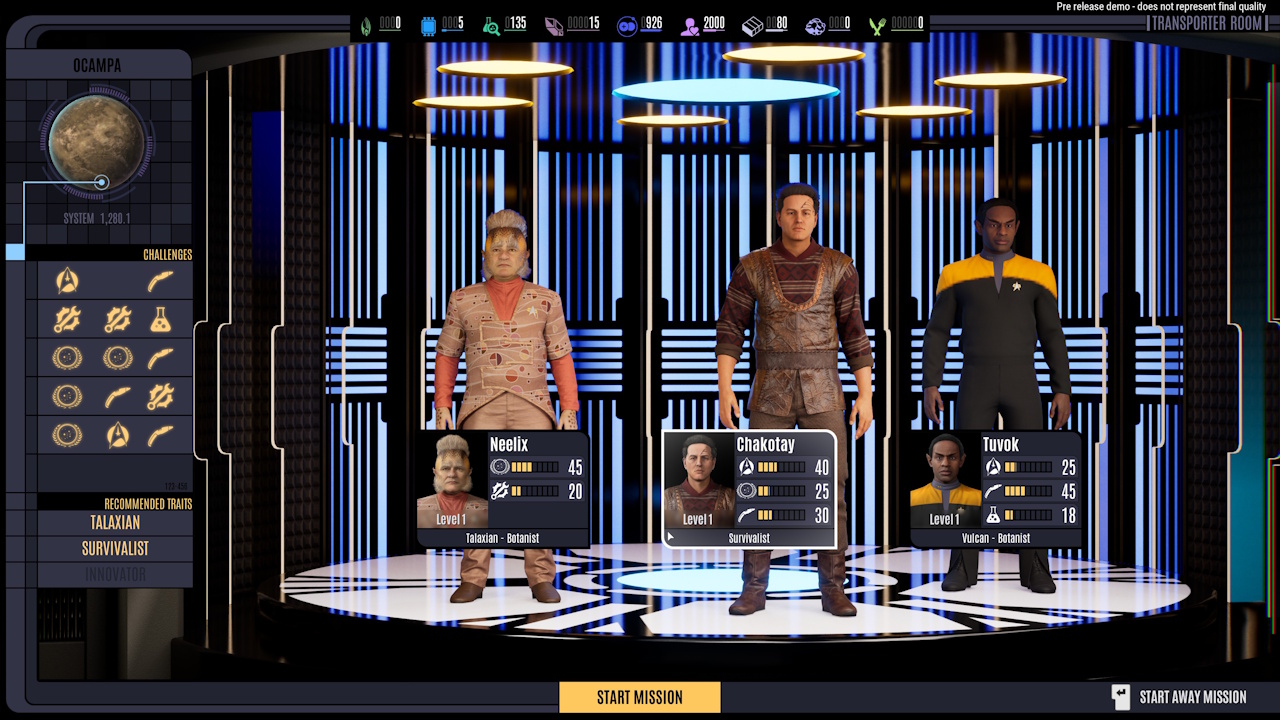Image resolution: width=1280 pixels, height=720 pixels.
Task: Click the diplomacy laurel challenge icon
Action: point(66,357)
